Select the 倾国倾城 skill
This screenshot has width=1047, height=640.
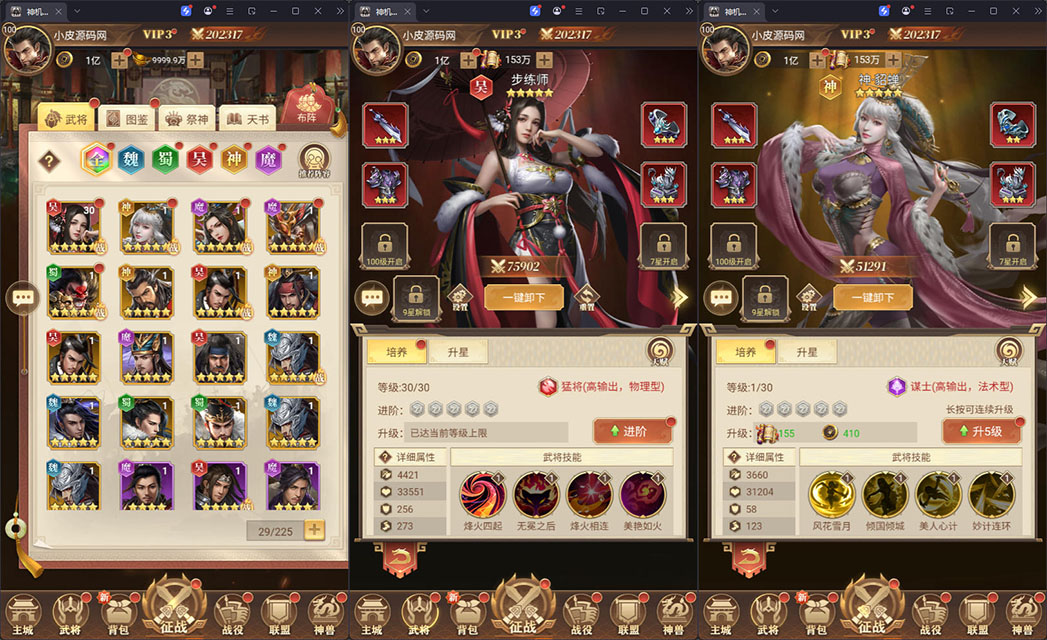point(886,494)
